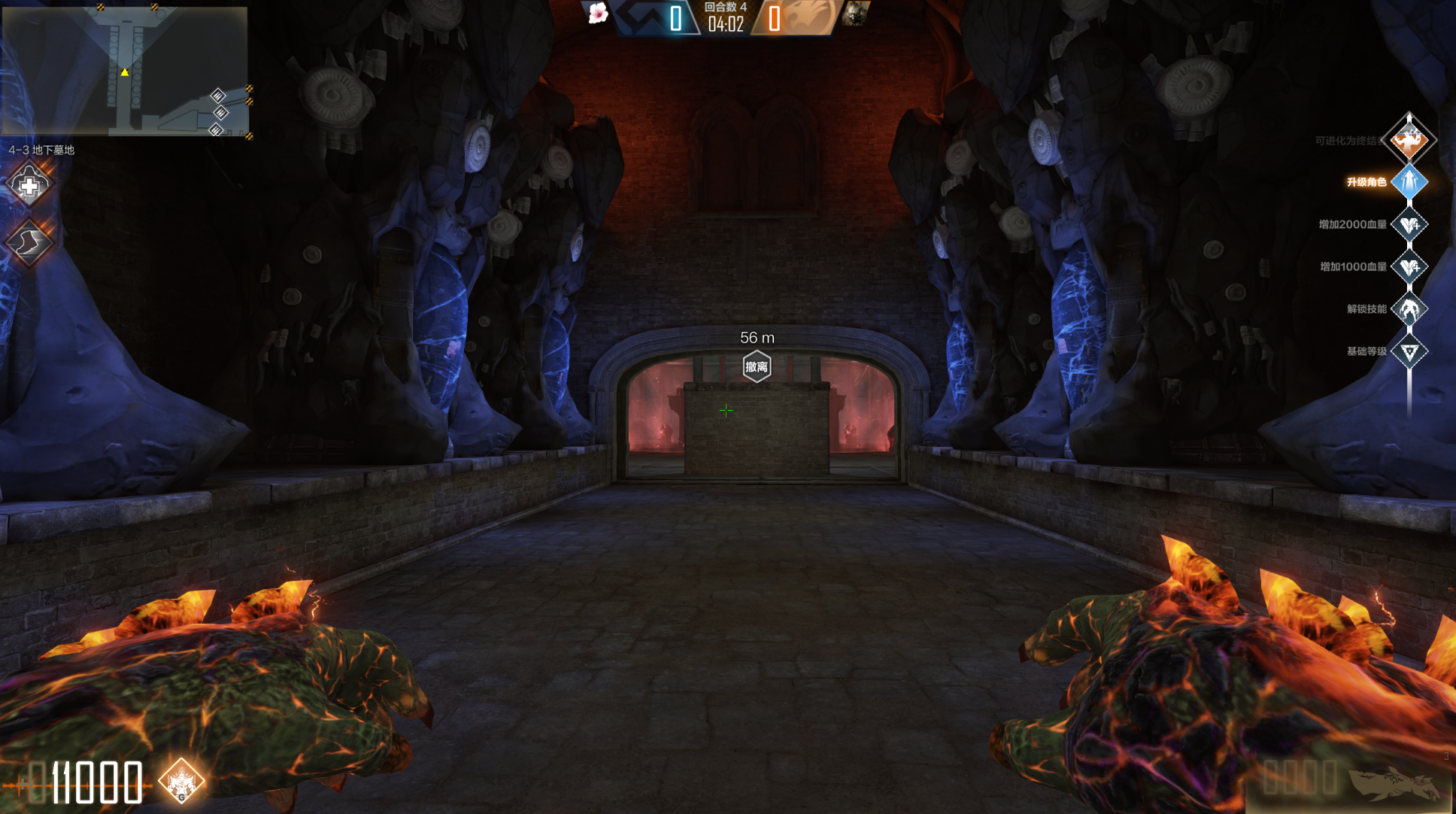Activate the boot speed ability icon
Image resolution: width=1456 pixels, height=814 pixels.
[x=29, y=242]
